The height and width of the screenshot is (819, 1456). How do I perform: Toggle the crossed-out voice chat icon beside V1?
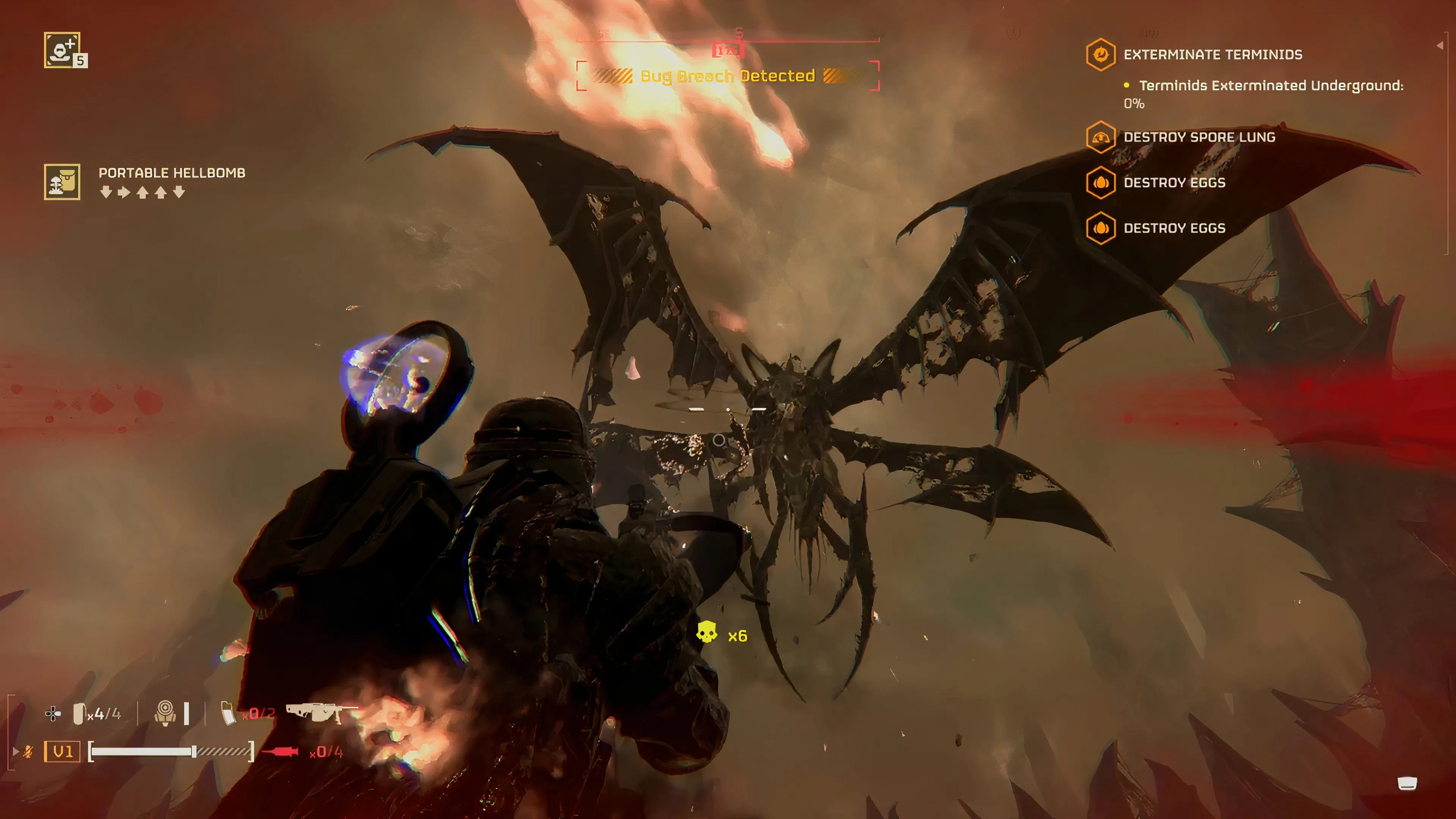click(28, 751)
